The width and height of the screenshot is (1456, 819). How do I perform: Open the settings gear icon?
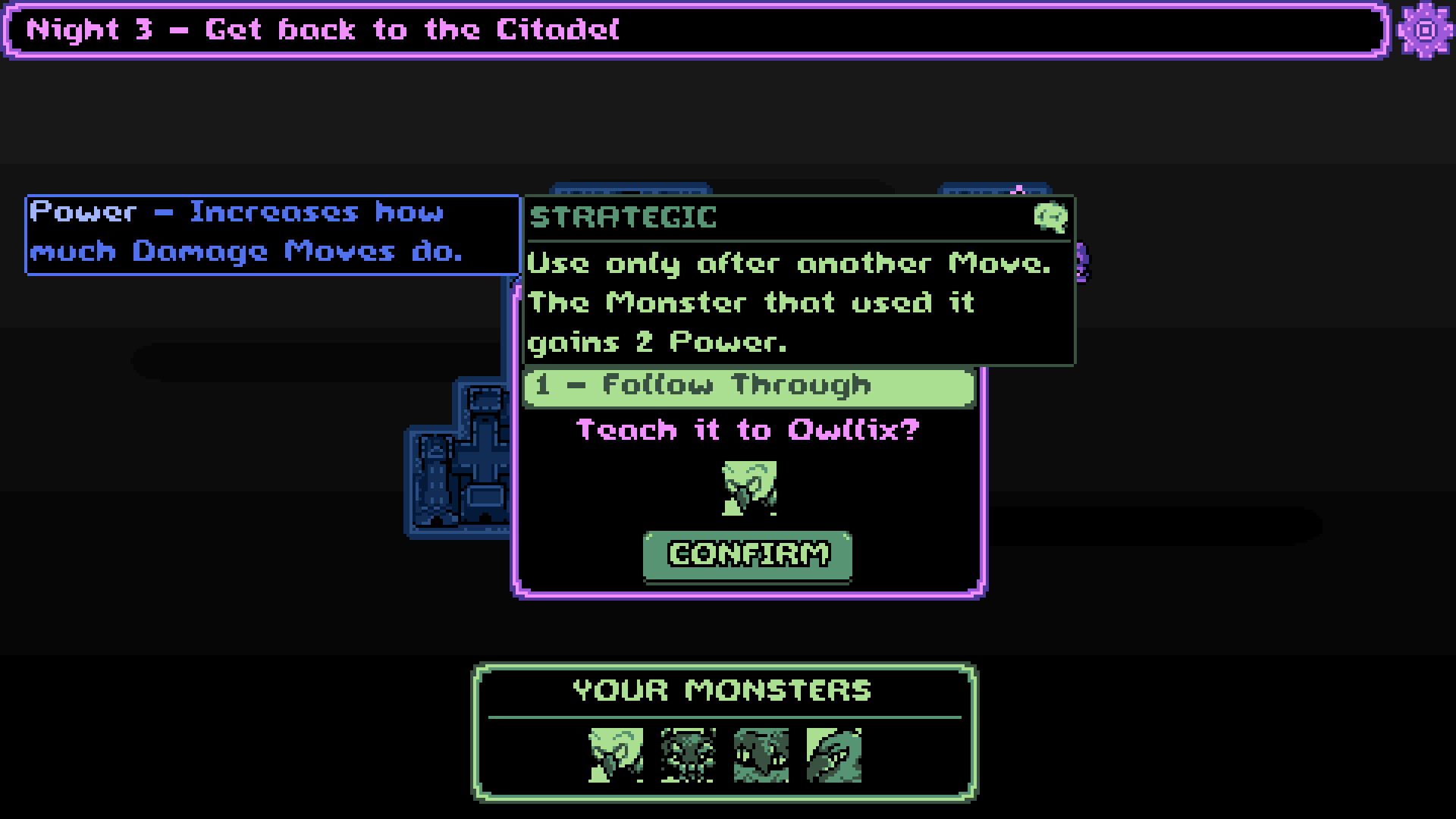pyautogui.click(x=1424, y=30)
